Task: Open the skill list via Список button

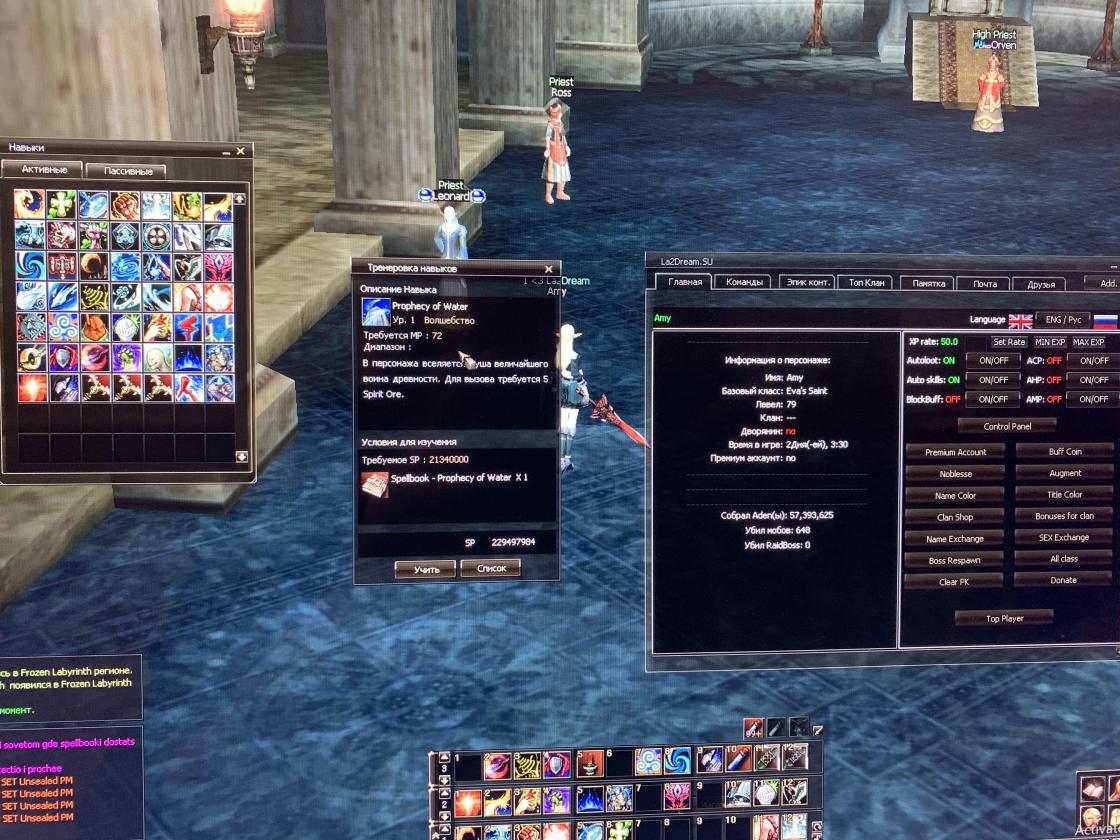Action: click(490, 569)
